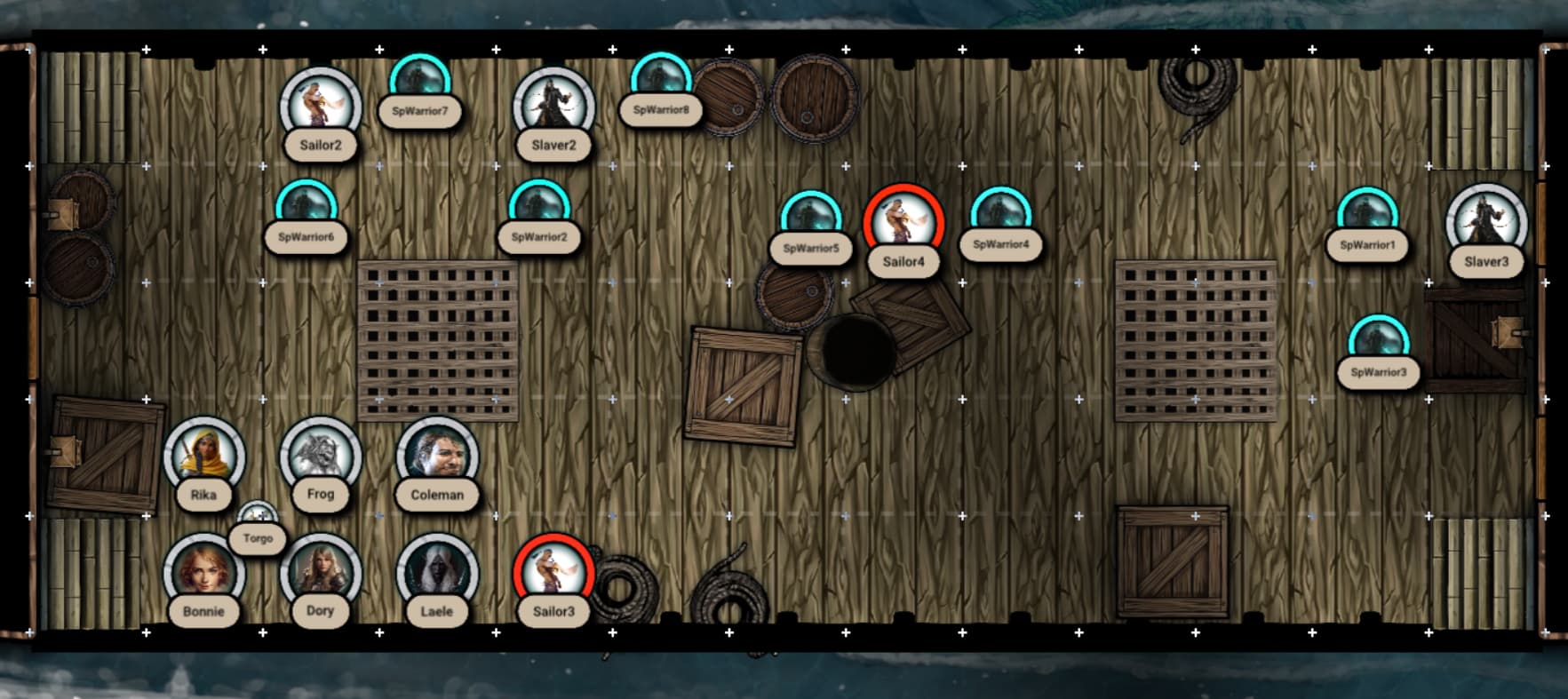
Task: Pick Dory's character token
Action: [x=320, y=573]
